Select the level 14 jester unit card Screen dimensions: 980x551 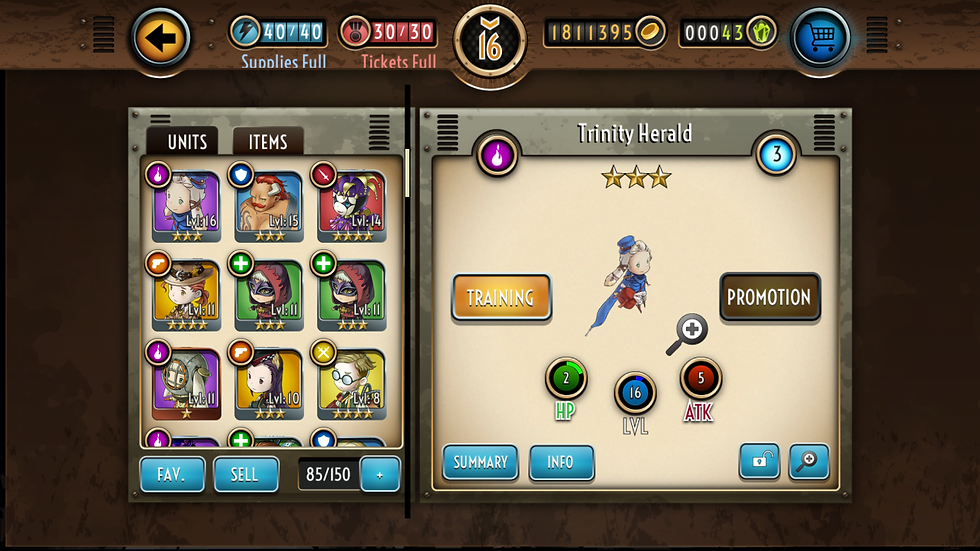click(x=352, y=207)
